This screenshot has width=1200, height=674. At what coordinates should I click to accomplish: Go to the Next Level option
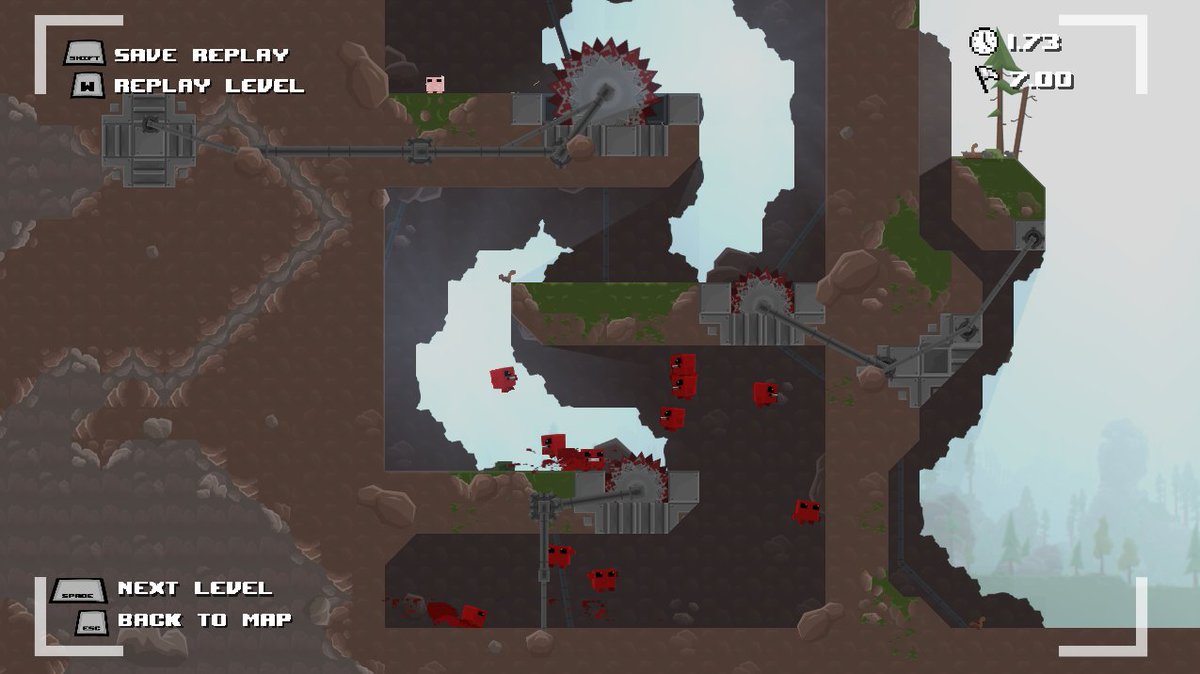tap(194, 588)
